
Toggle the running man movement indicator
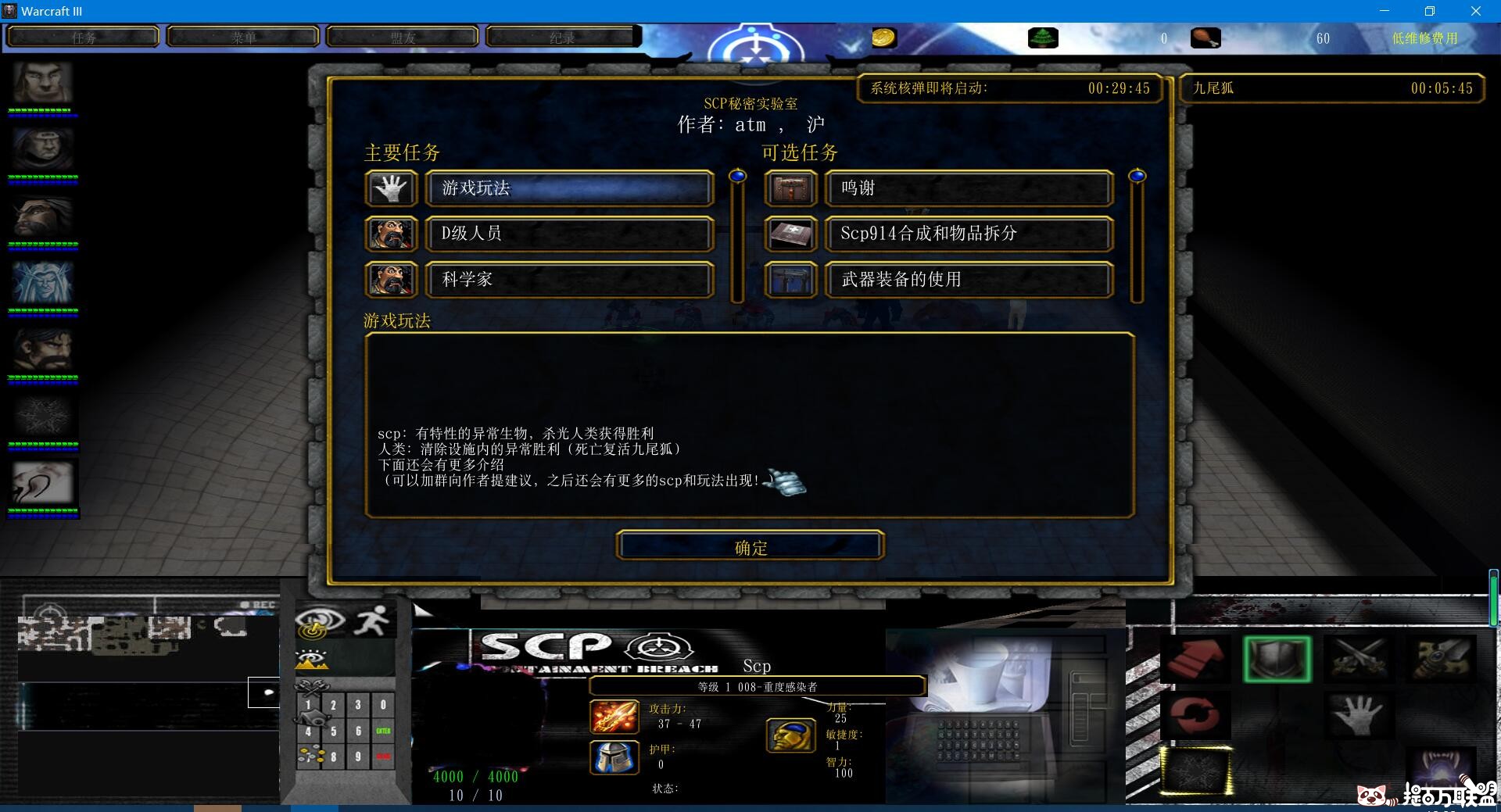(x=372, y=620)
